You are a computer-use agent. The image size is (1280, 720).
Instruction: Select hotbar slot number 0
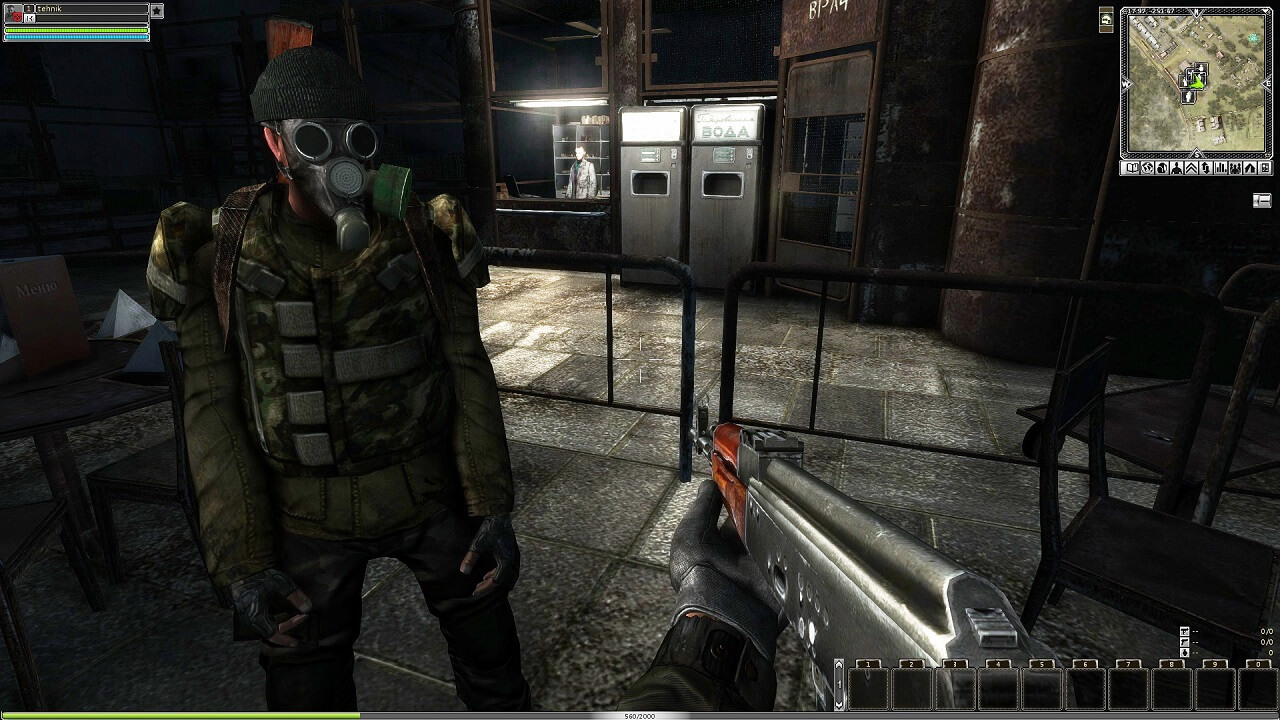[1257, 687]
